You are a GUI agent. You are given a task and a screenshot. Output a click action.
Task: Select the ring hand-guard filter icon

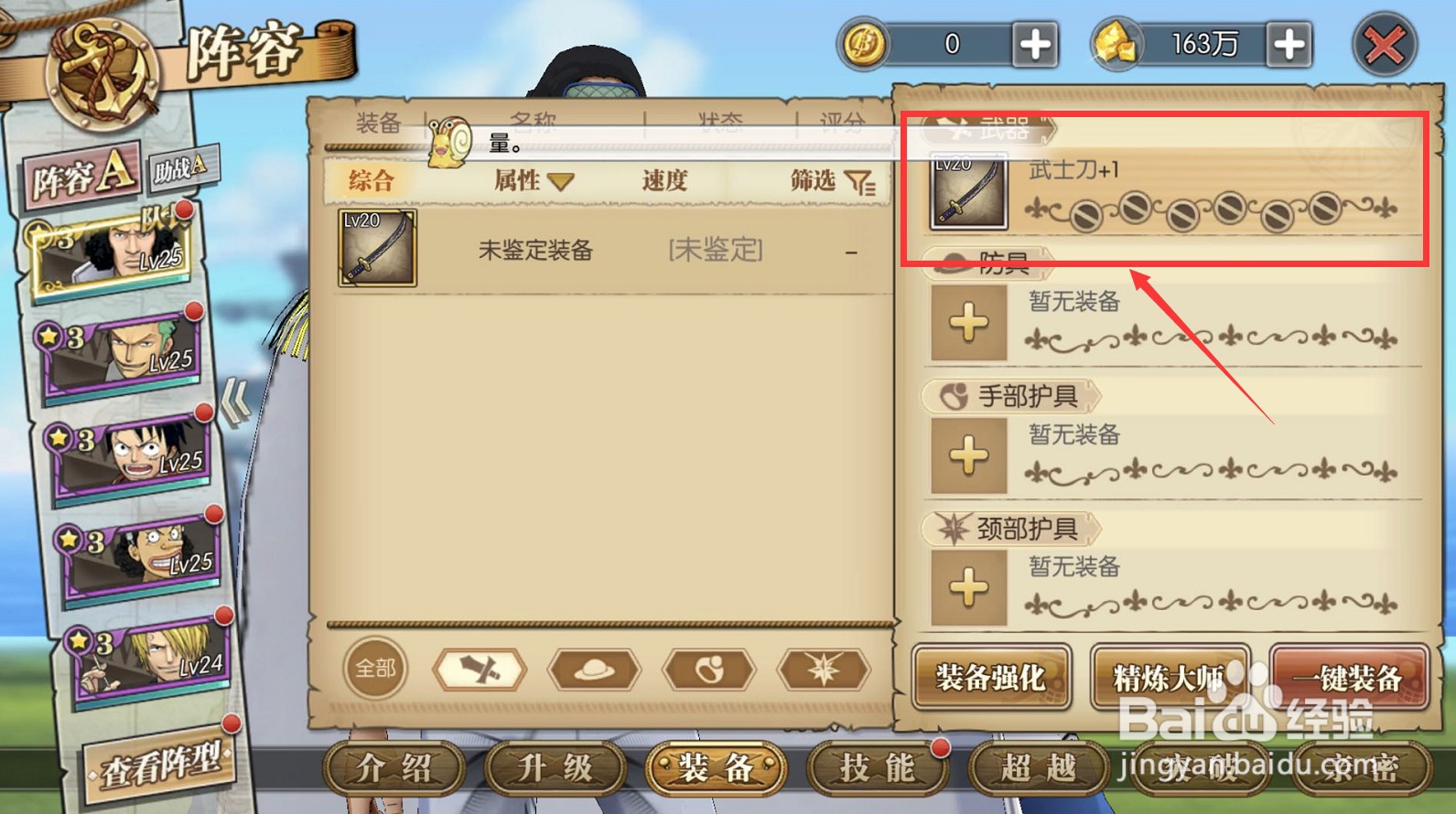pyautogui.click(x=710, y=669)
